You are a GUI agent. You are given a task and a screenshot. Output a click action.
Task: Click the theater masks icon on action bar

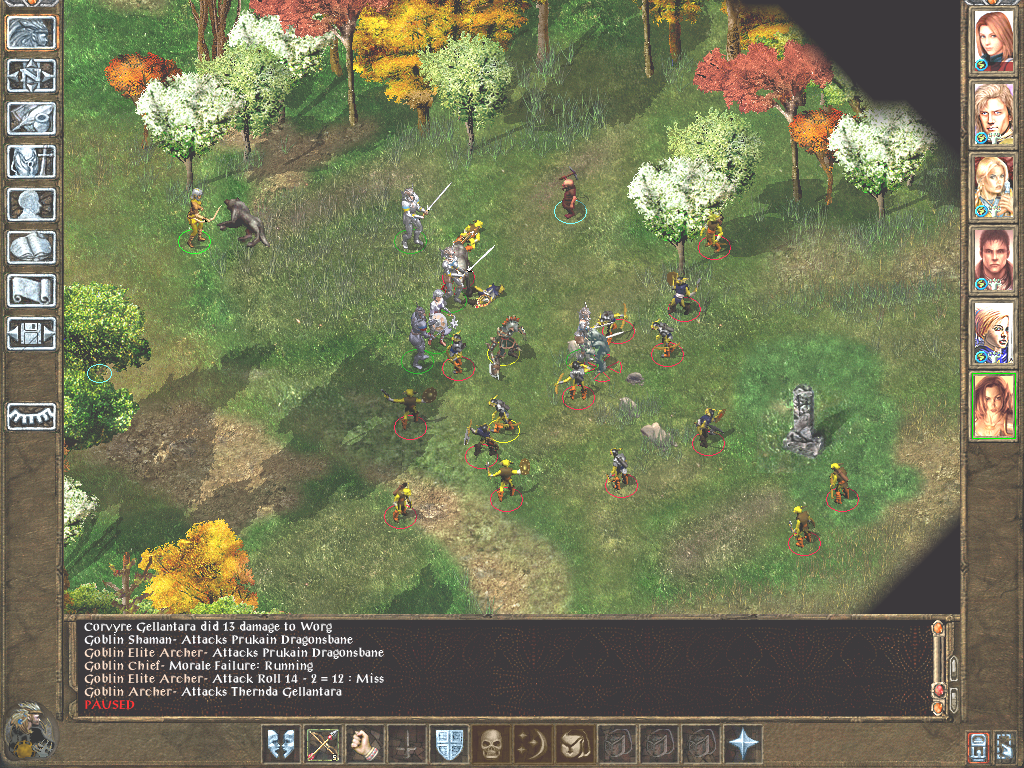pyautogui.click(x=281, y=744)
